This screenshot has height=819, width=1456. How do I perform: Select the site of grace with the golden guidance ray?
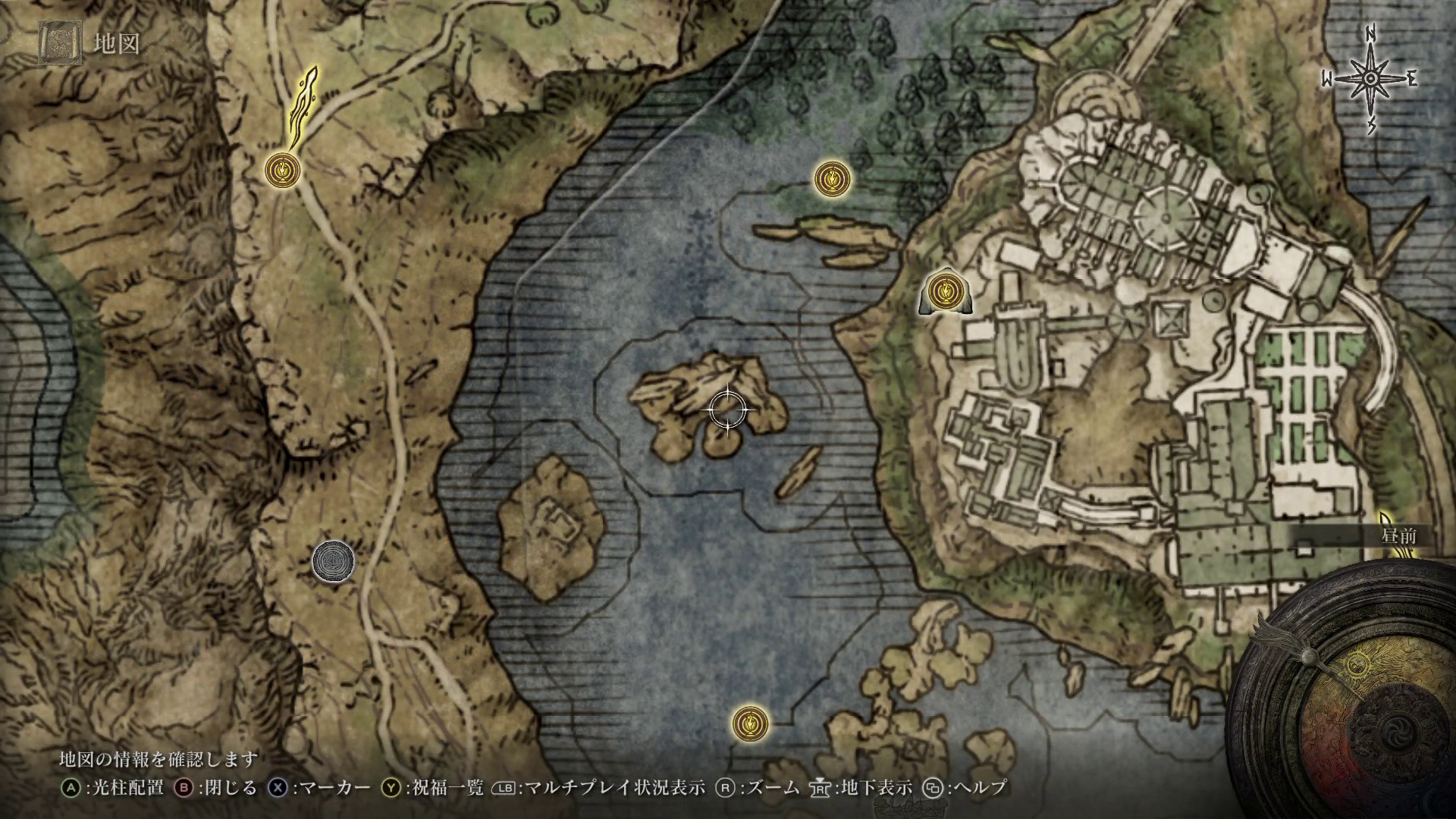tap(284, 169)
